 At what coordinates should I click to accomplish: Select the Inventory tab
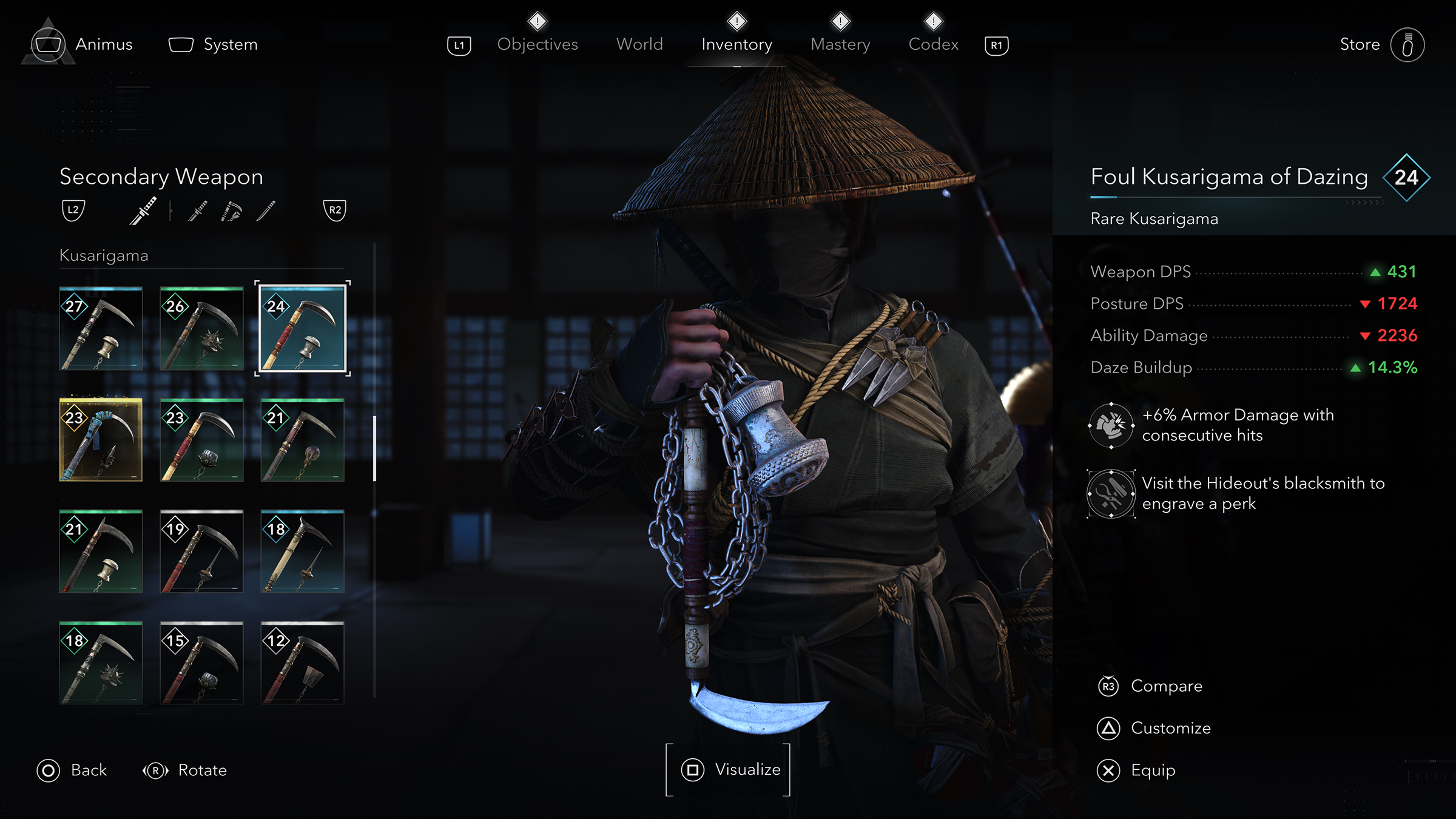pos(736,44)
